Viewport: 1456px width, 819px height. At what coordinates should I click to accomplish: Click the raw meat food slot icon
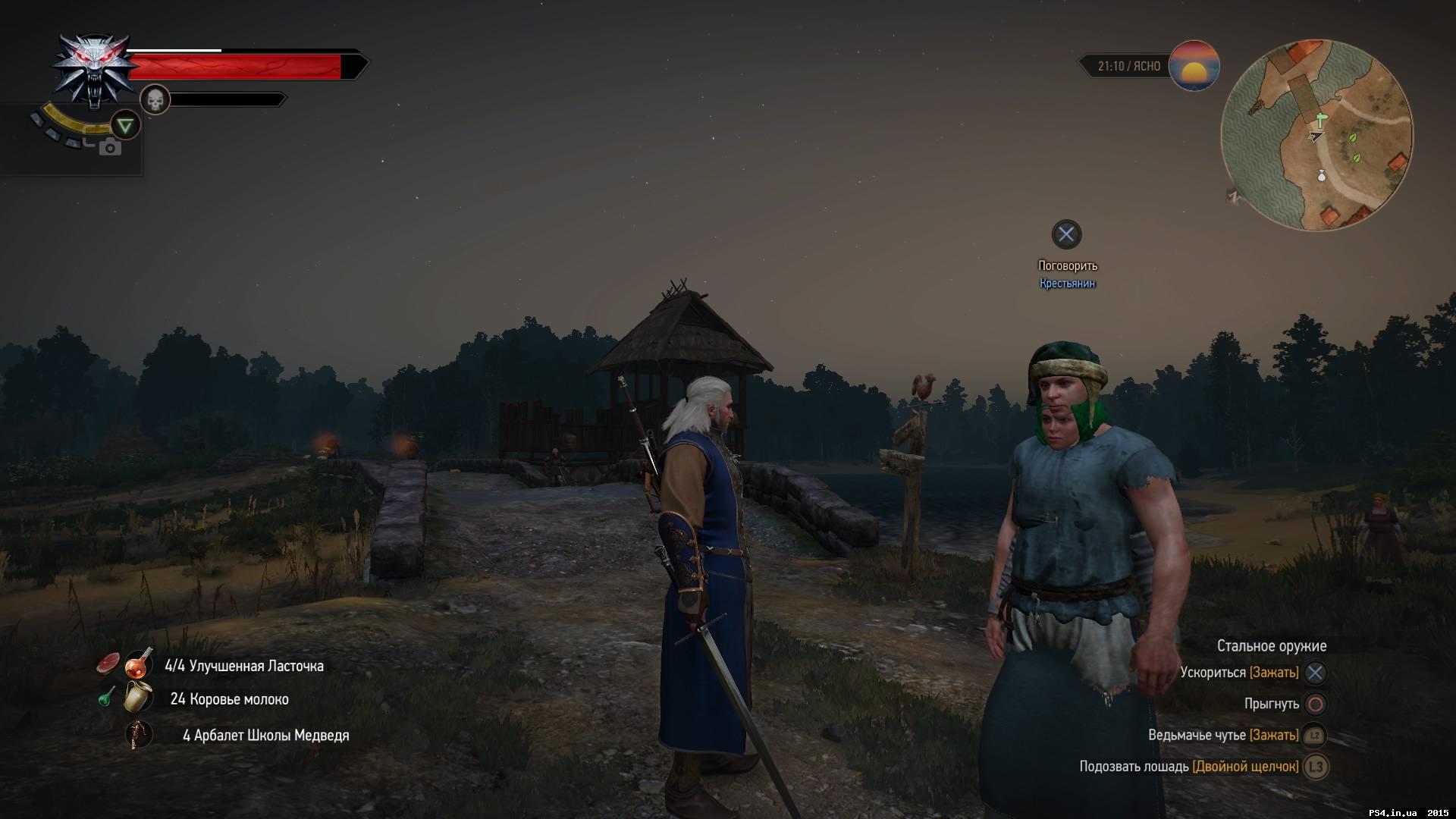click(109, 661)
